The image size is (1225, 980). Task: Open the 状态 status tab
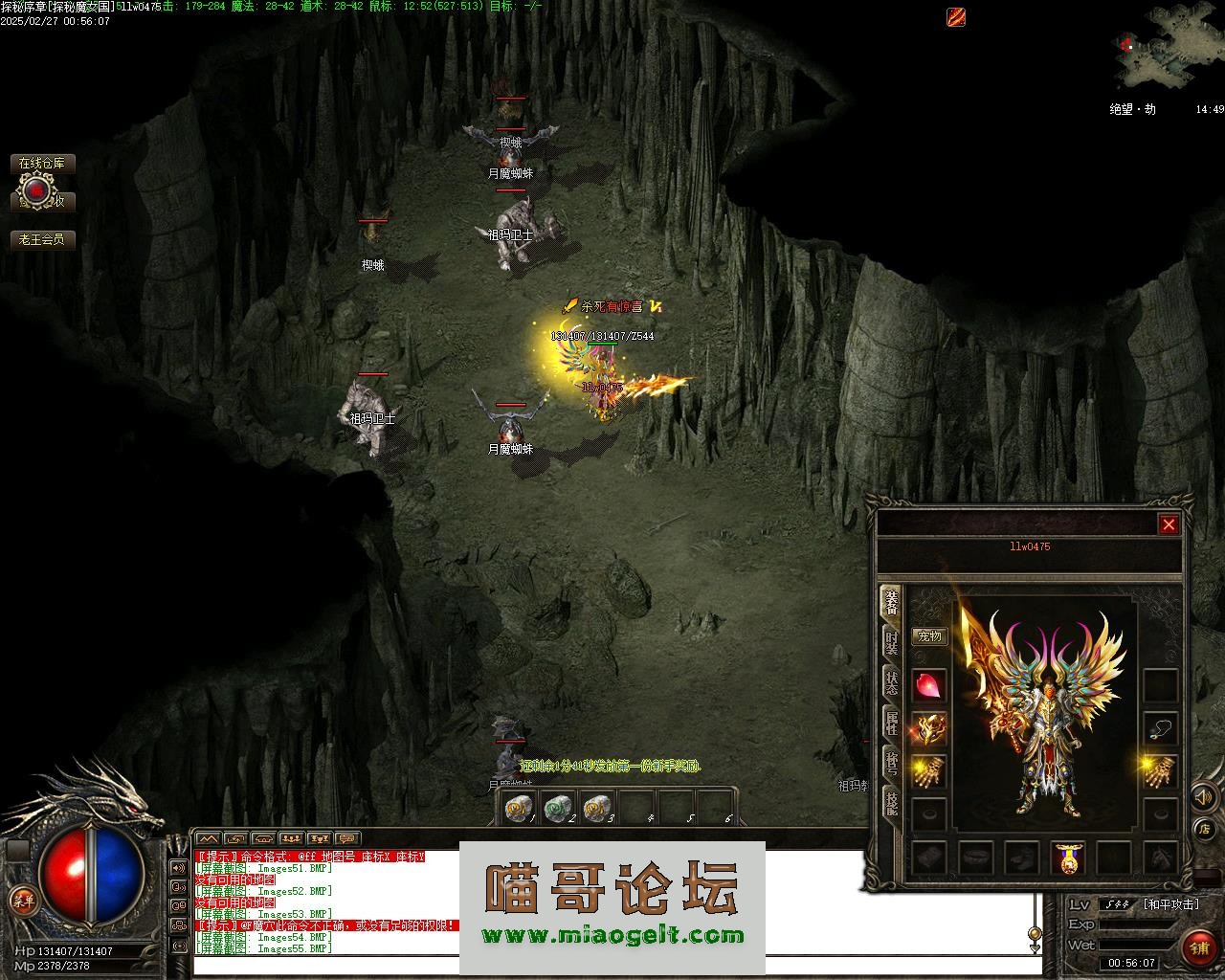pyautogui.click(x=891, y=683)
